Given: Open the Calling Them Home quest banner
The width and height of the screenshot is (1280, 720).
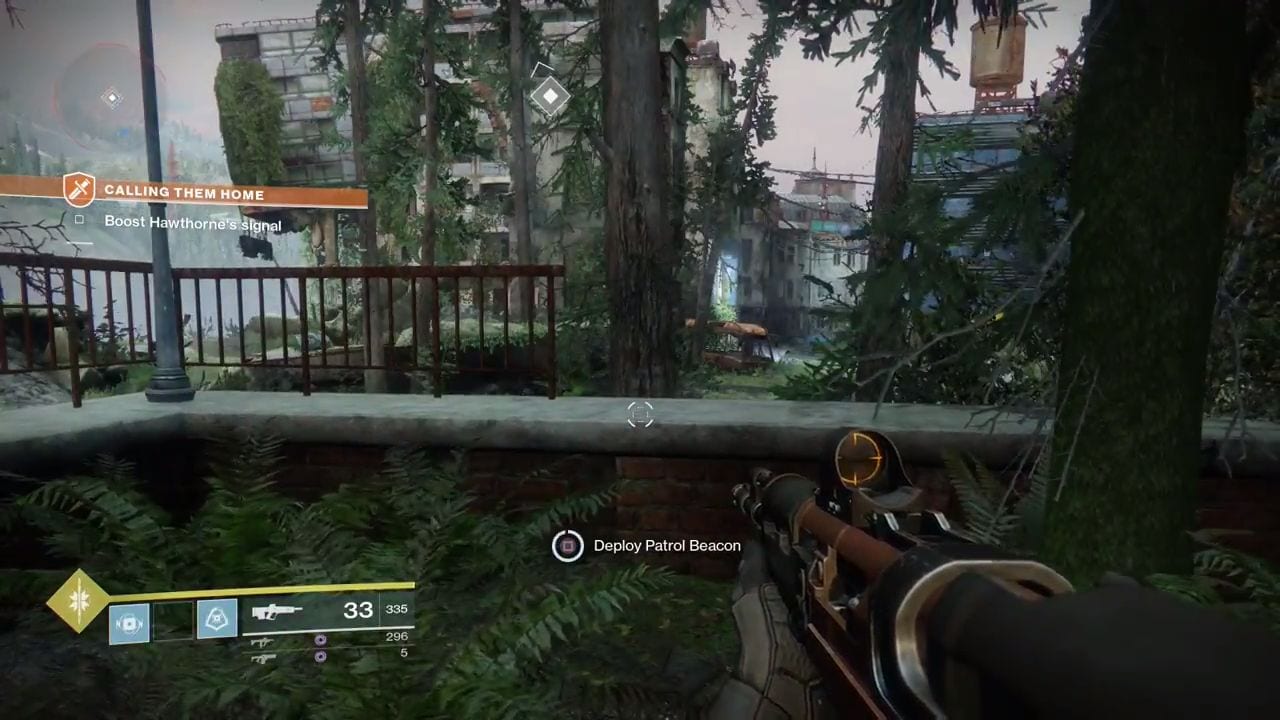Looking at the screenshot, I should point(184,193).
